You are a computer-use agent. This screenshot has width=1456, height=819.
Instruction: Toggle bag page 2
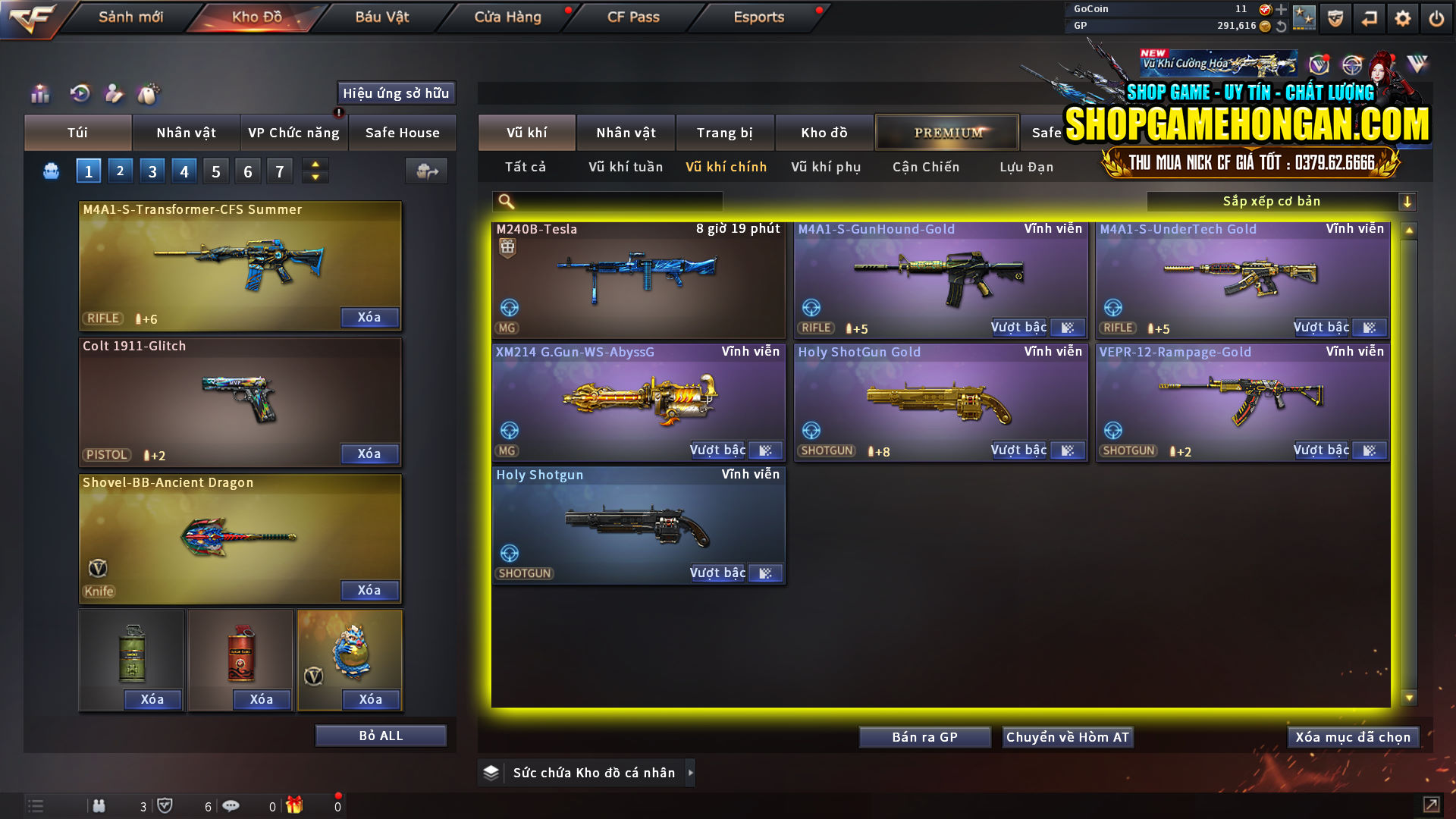click(120, 171)
